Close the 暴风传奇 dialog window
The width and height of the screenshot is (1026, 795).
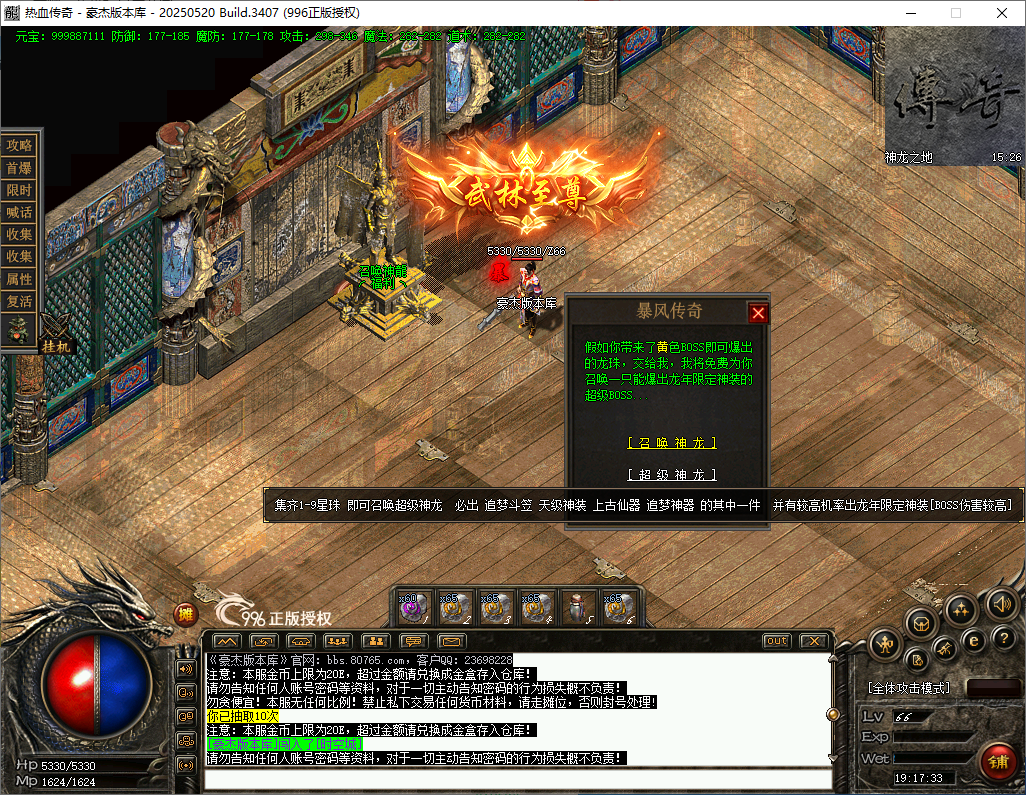point(758,313)
